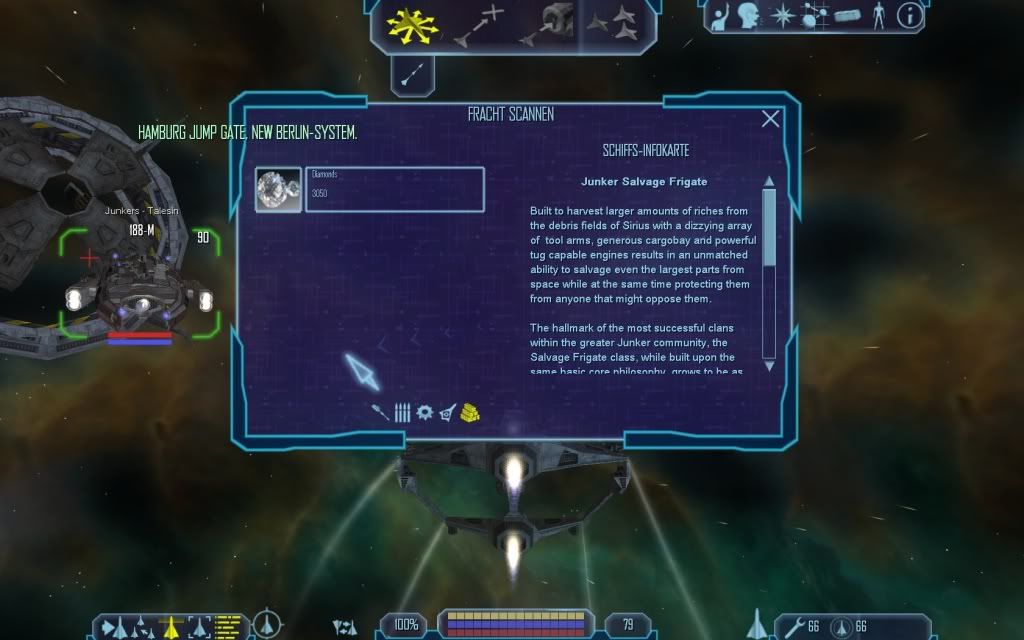Select the Junkers Talesin target bracket

click(139, 285)
